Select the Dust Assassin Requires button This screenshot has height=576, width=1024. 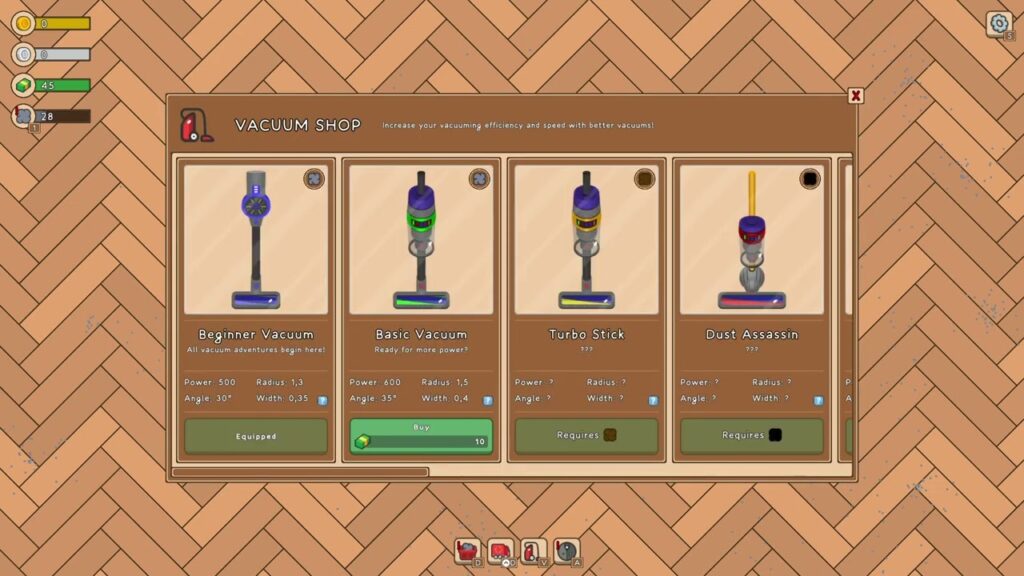coord(751,436)
